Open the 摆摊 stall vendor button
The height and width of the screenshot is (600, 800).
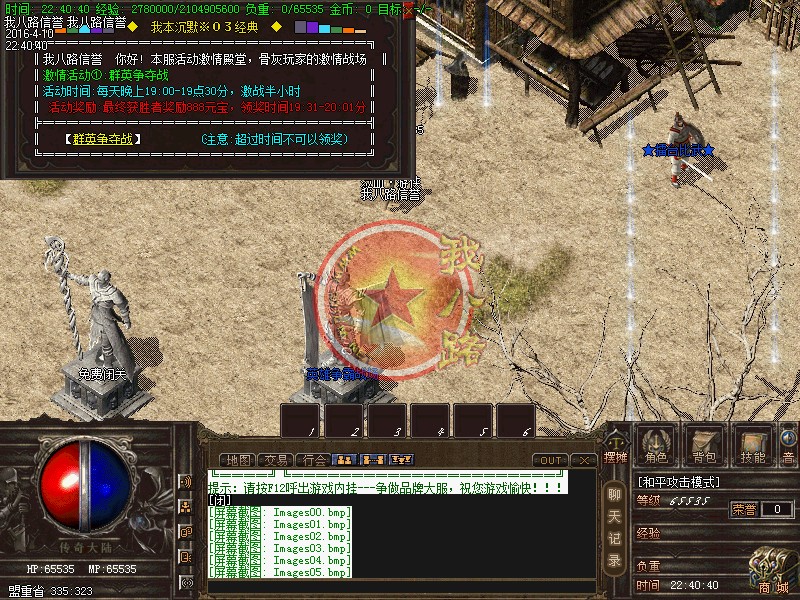point(614,448)
